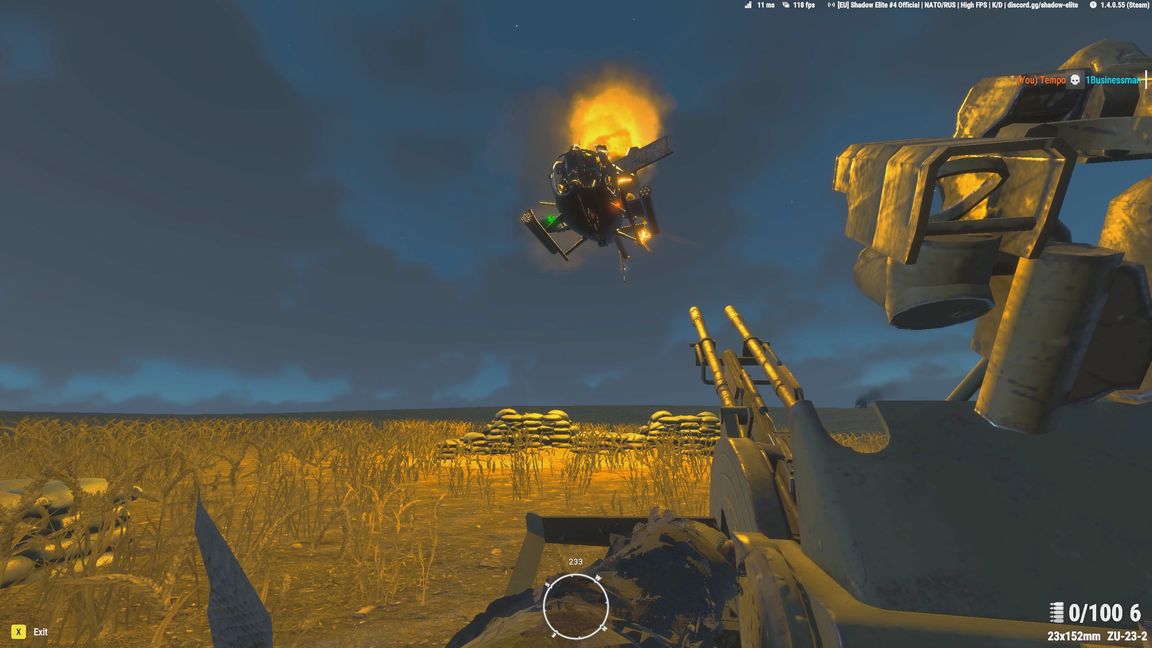Click the circular compass heading indicator

point(576,605)
